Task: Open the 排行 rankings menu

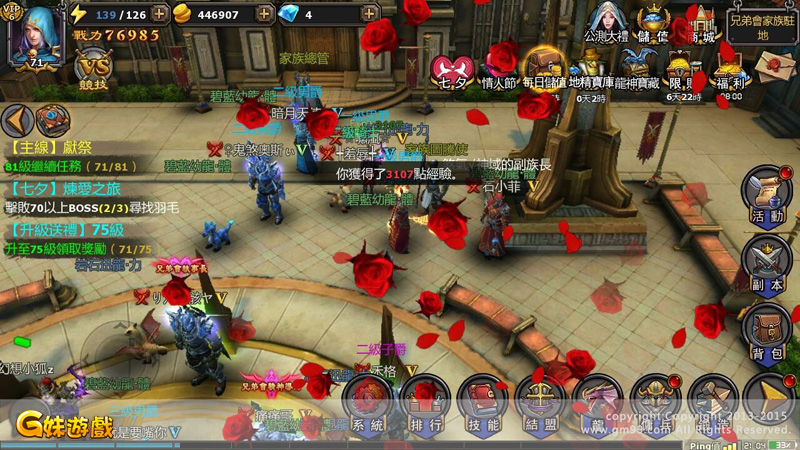Action: coord(426,404)
